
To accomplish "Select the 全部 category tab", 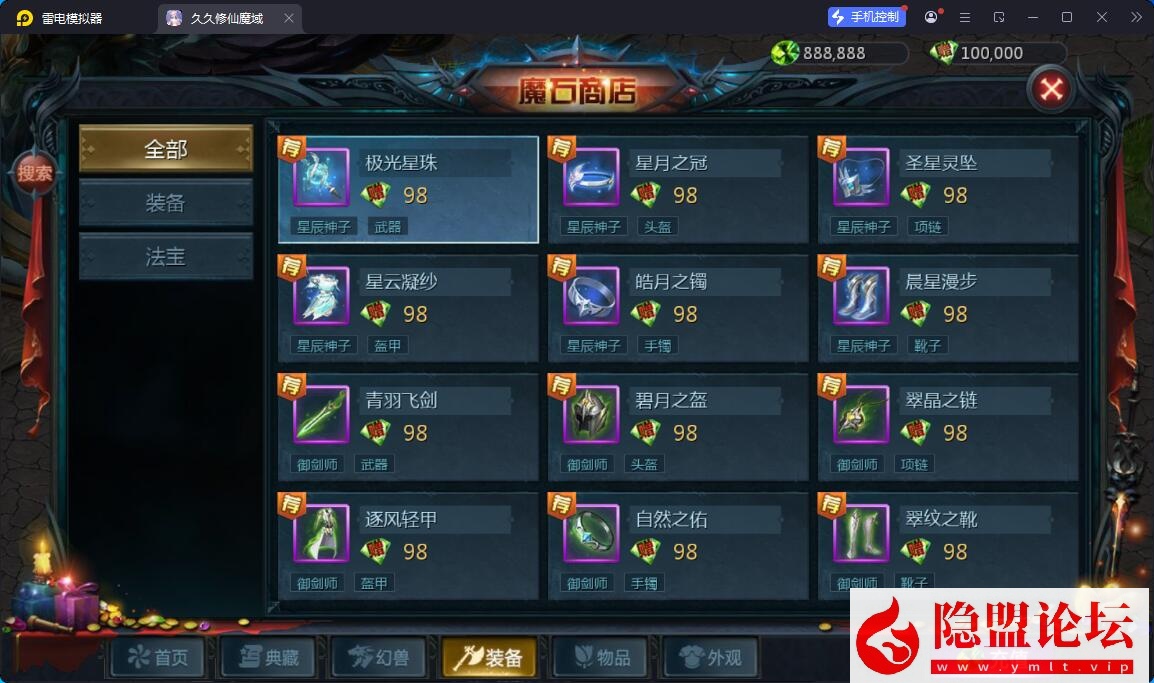I will (x=166, y=149).
